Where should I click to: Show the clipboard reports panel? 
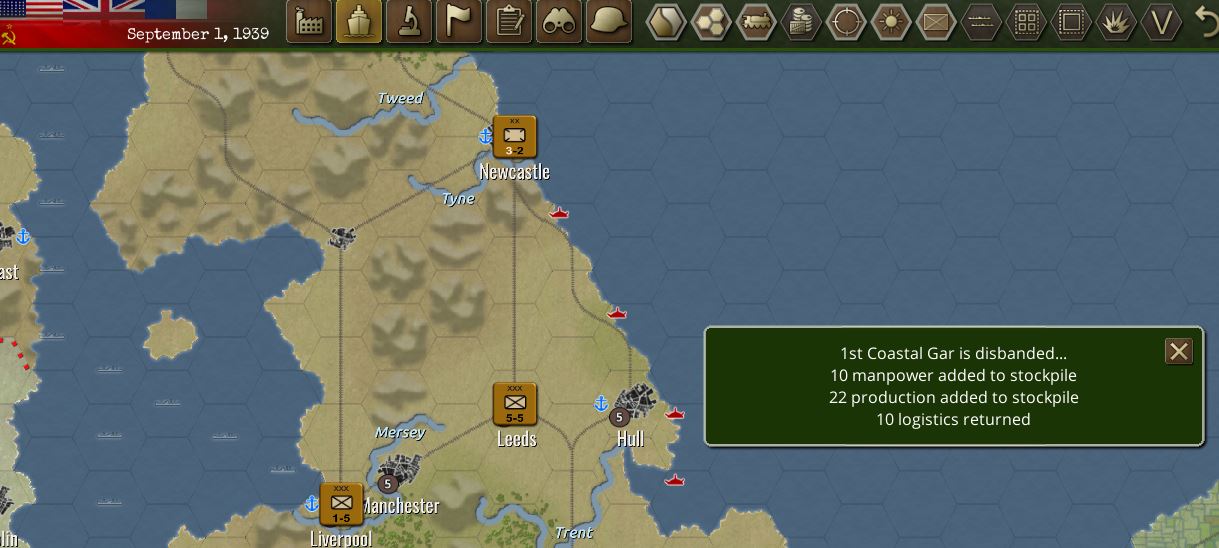(510, 21)
